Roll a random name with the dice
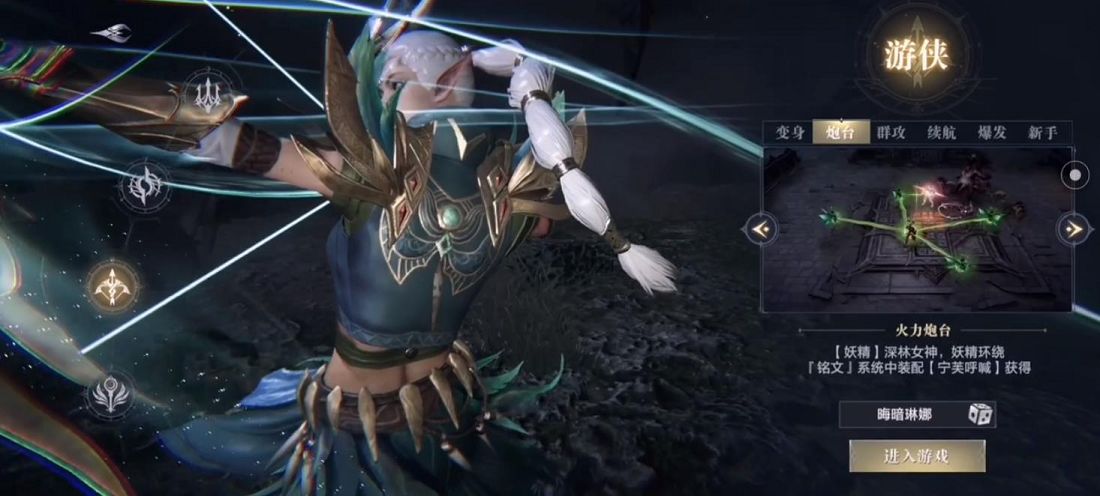The image size is (1100, 496). click(980, 414)
